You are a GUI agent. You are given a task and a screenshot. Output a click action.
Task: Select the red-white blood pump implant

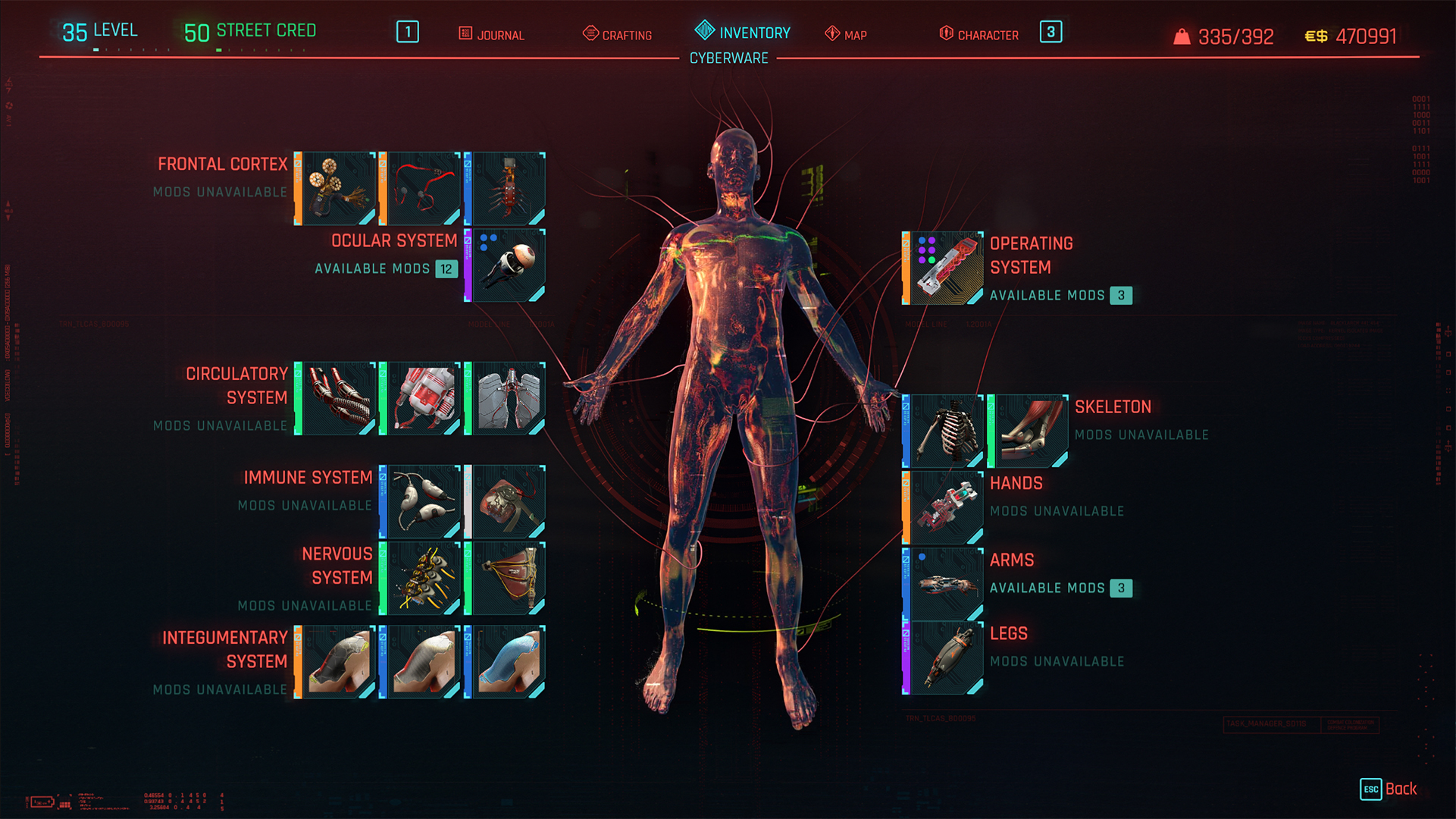click(x=421, y=399)
